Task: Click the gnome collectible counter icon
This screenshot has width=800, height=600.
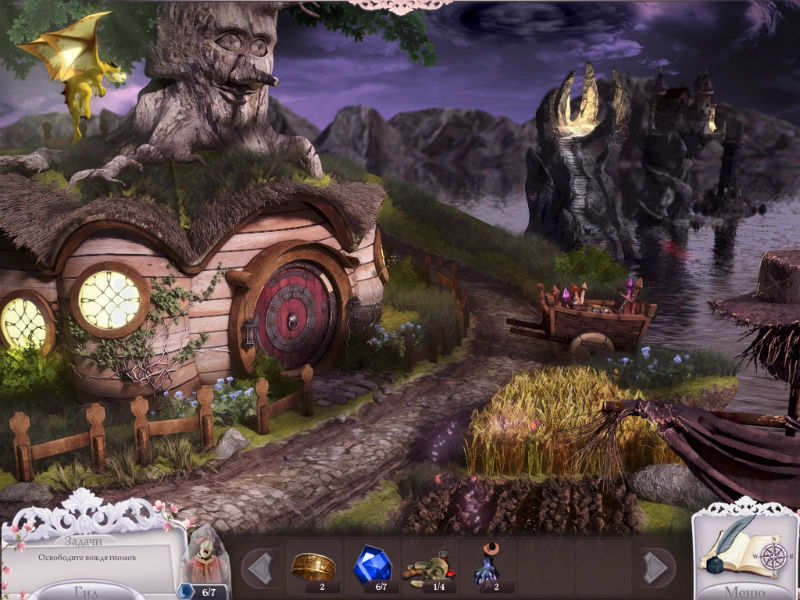Action: (206, 561)
